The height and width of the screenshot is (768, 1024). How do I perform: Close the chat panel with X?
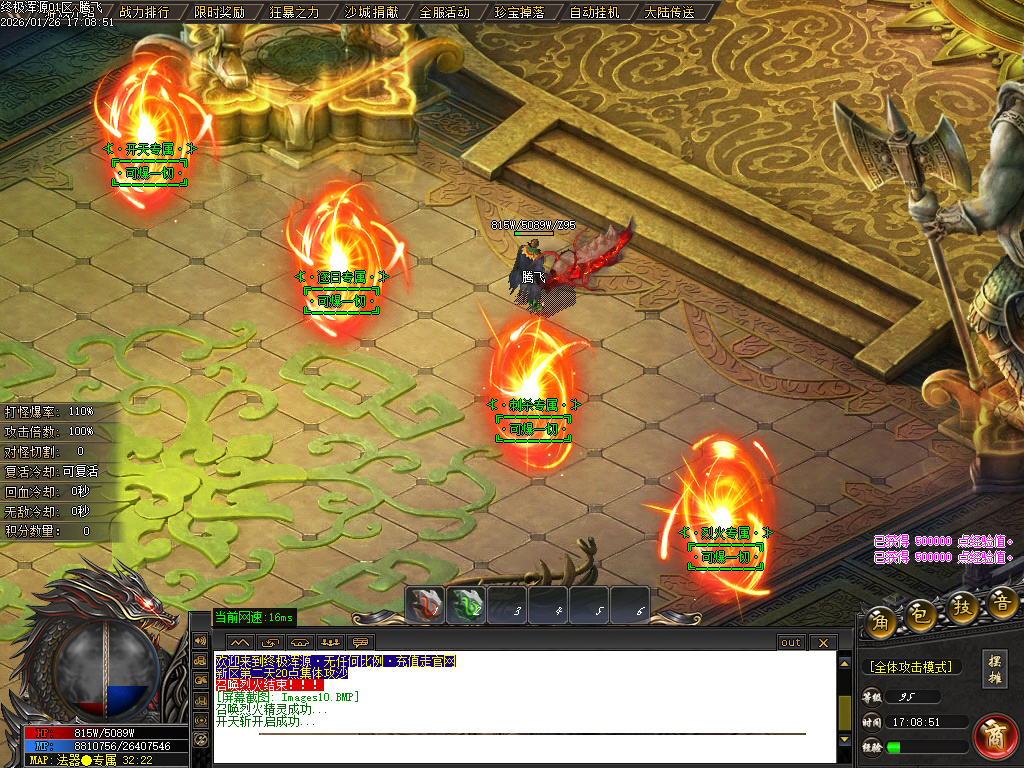(822, 642)
